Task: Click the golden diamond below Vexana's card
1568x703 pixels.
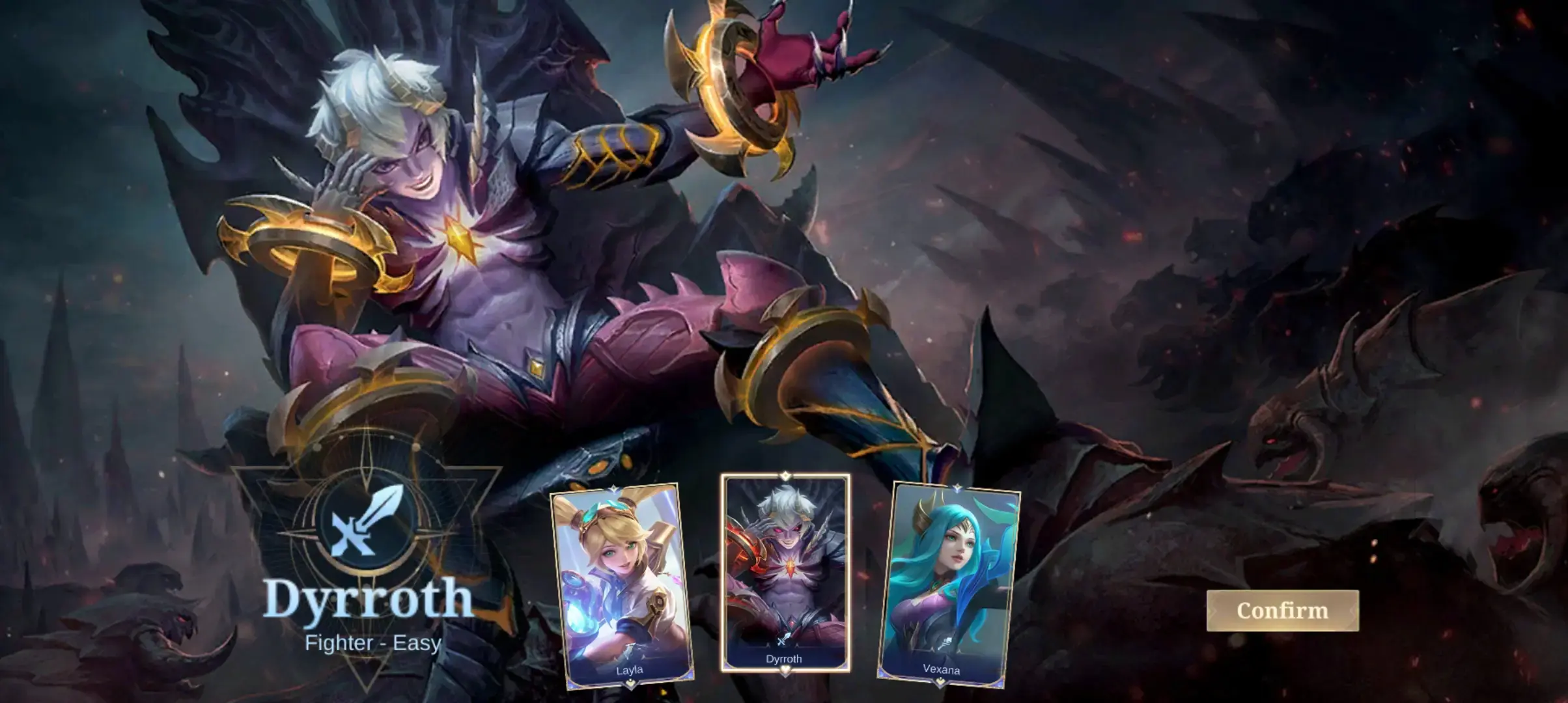Action: pyautogui.click(x=940, y=682)
